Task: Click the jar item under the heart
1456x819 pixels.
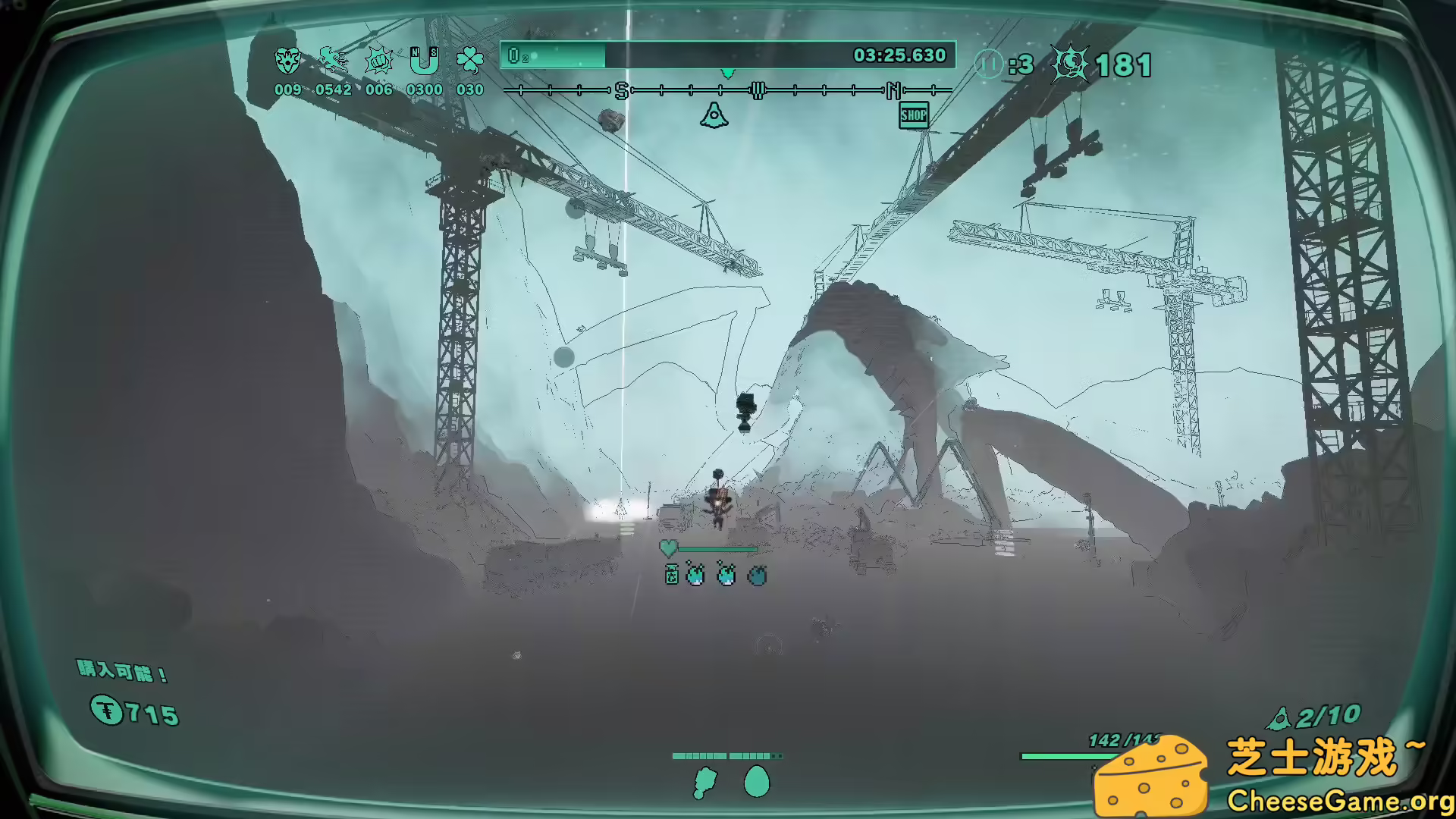Action: 672,575
